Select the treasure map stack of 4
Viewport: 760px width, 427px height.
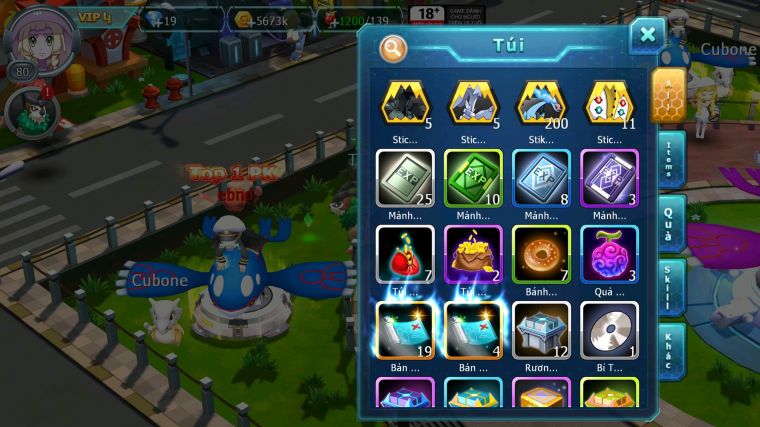click(473, 330)
